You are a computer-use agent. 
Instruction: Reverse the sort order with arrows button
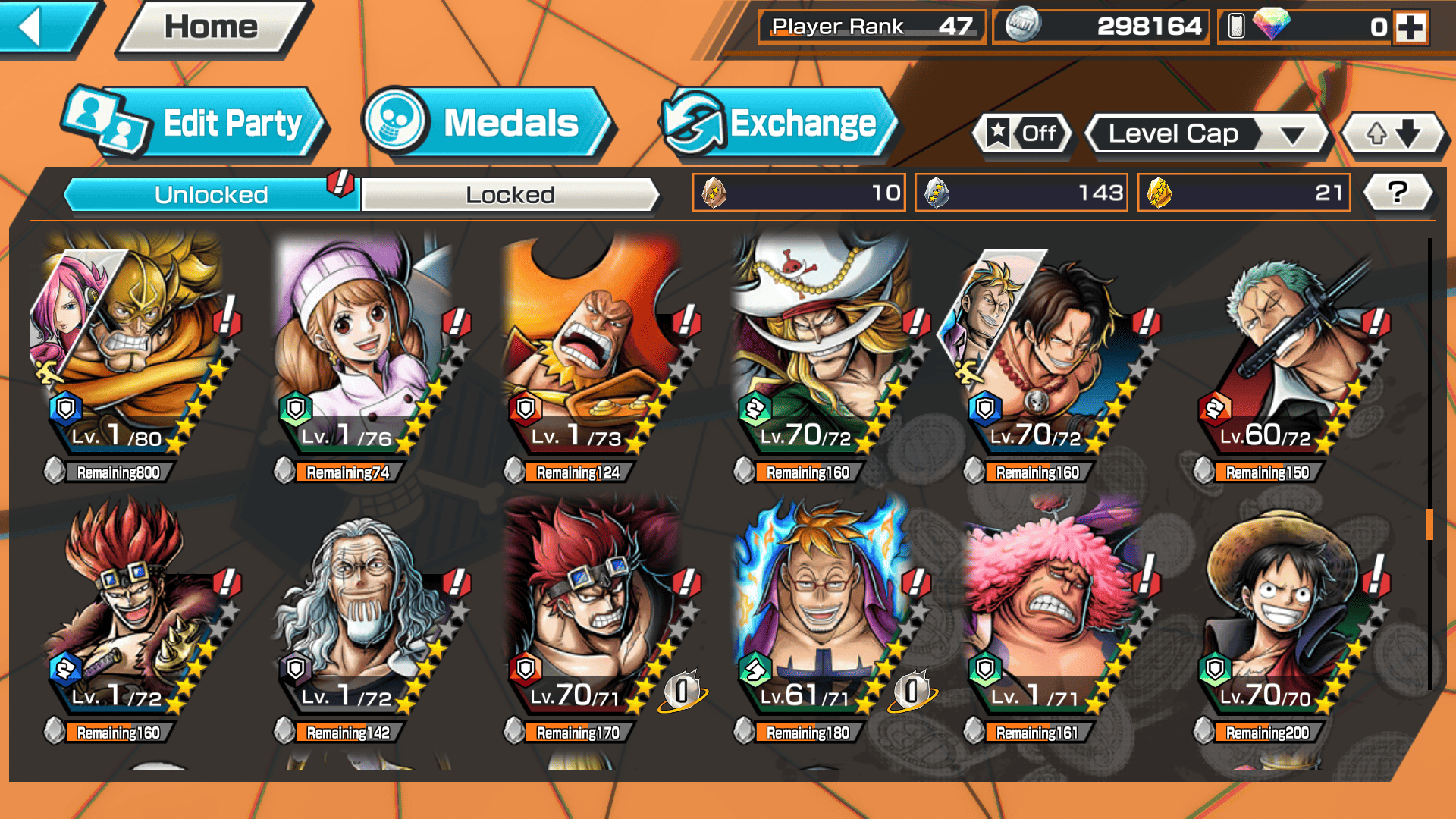point(1393,134)
